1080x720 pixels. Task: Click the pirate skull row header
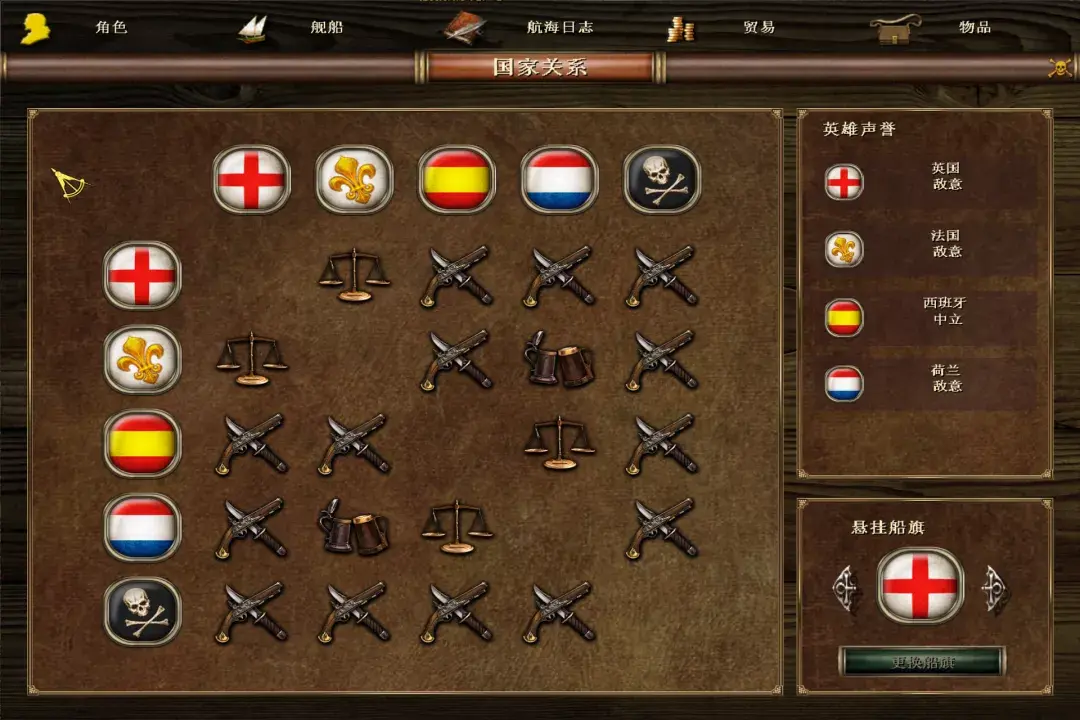pyautogui.click(x=142, y=611)
